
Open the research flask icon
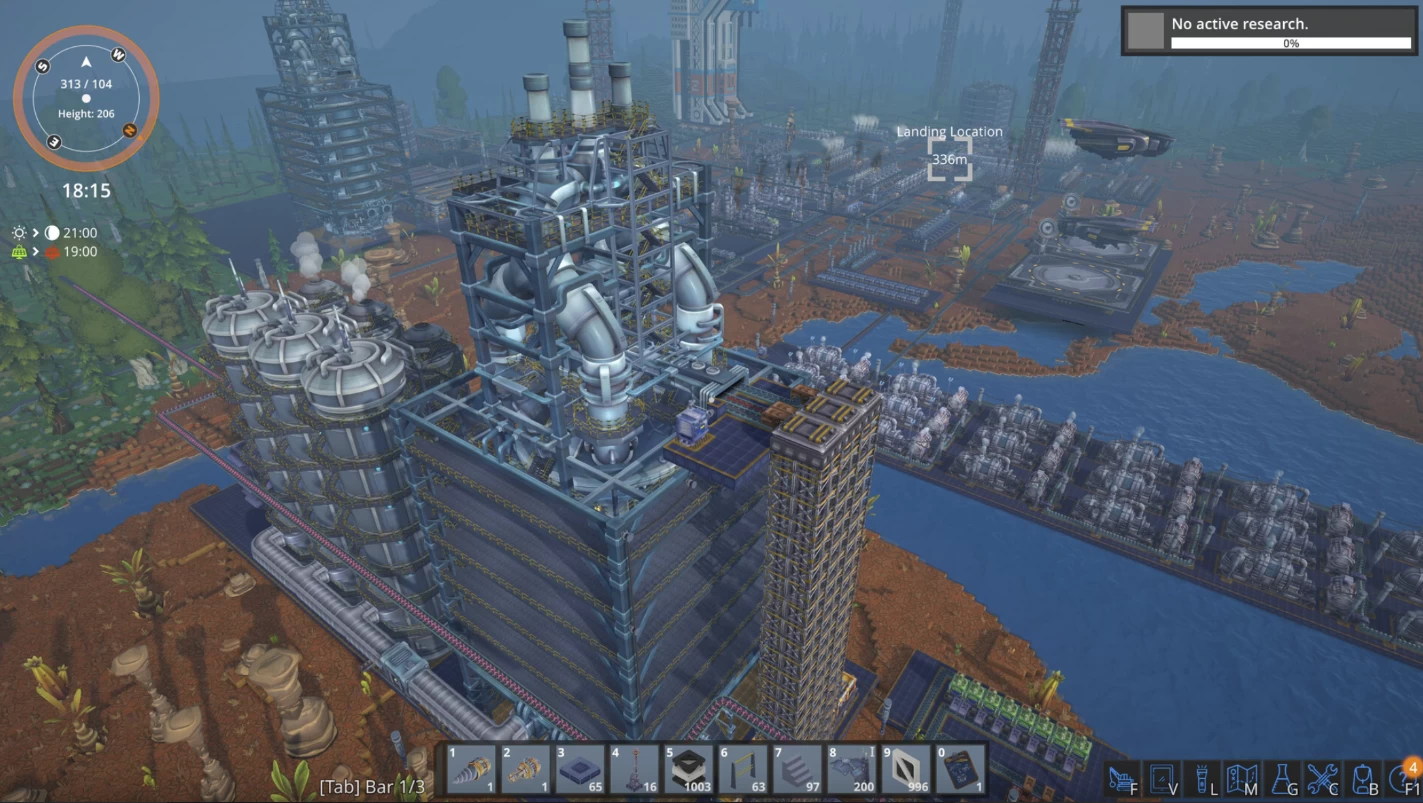point(1281,778)
